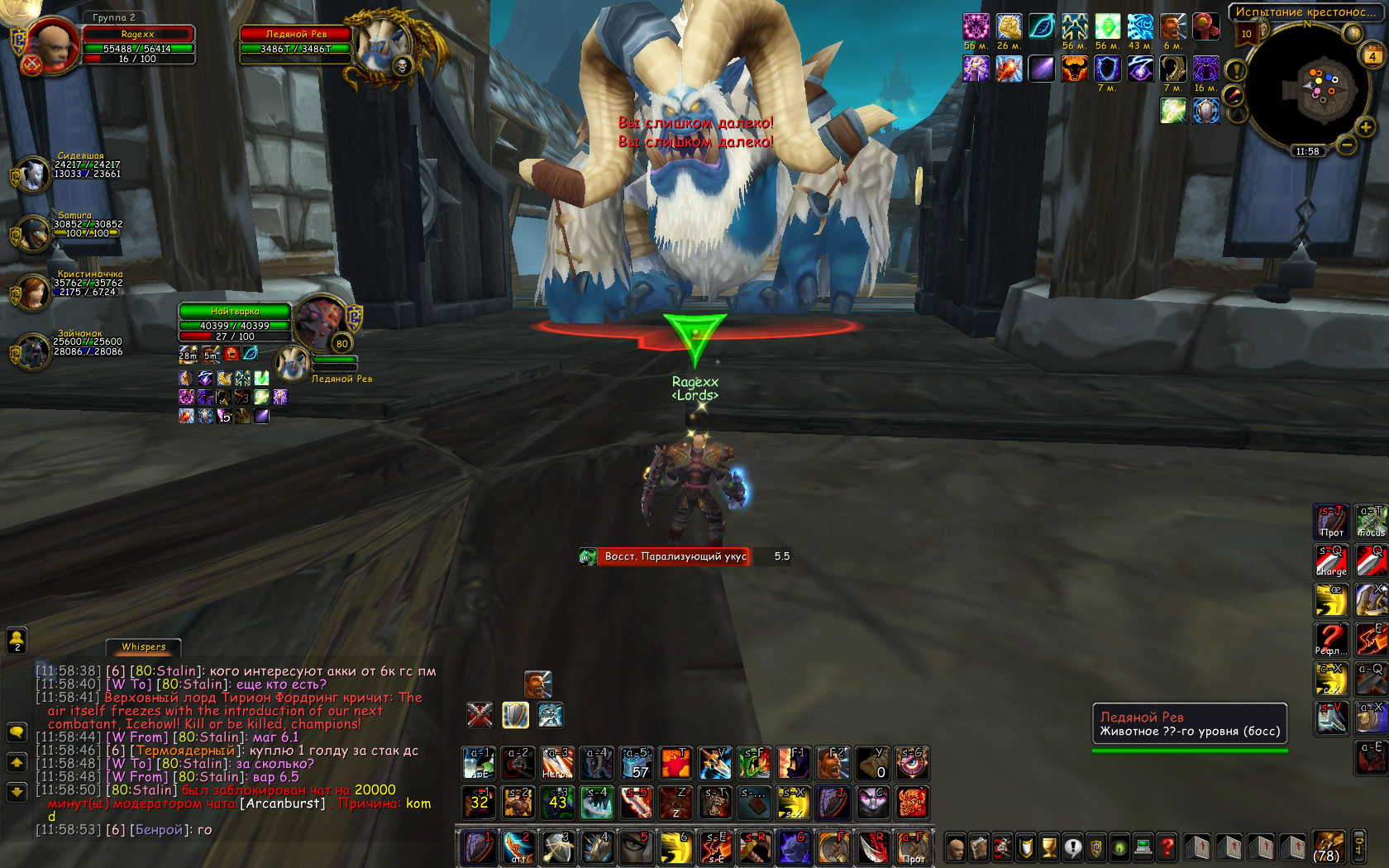Viewport: 1389px width, 868px height.
Task: Activate the s-F green beast ability
Action: 754,763
